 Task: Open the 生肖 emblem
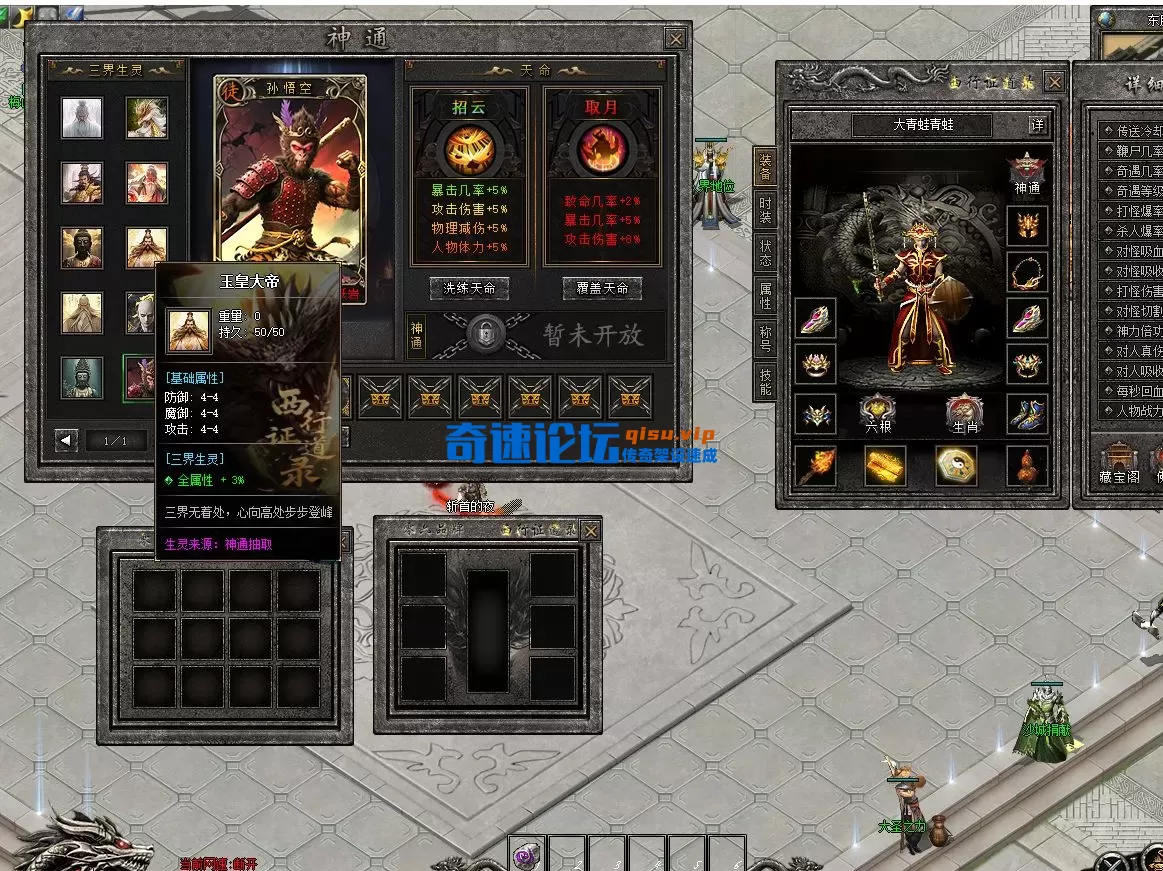coord(964,413)
